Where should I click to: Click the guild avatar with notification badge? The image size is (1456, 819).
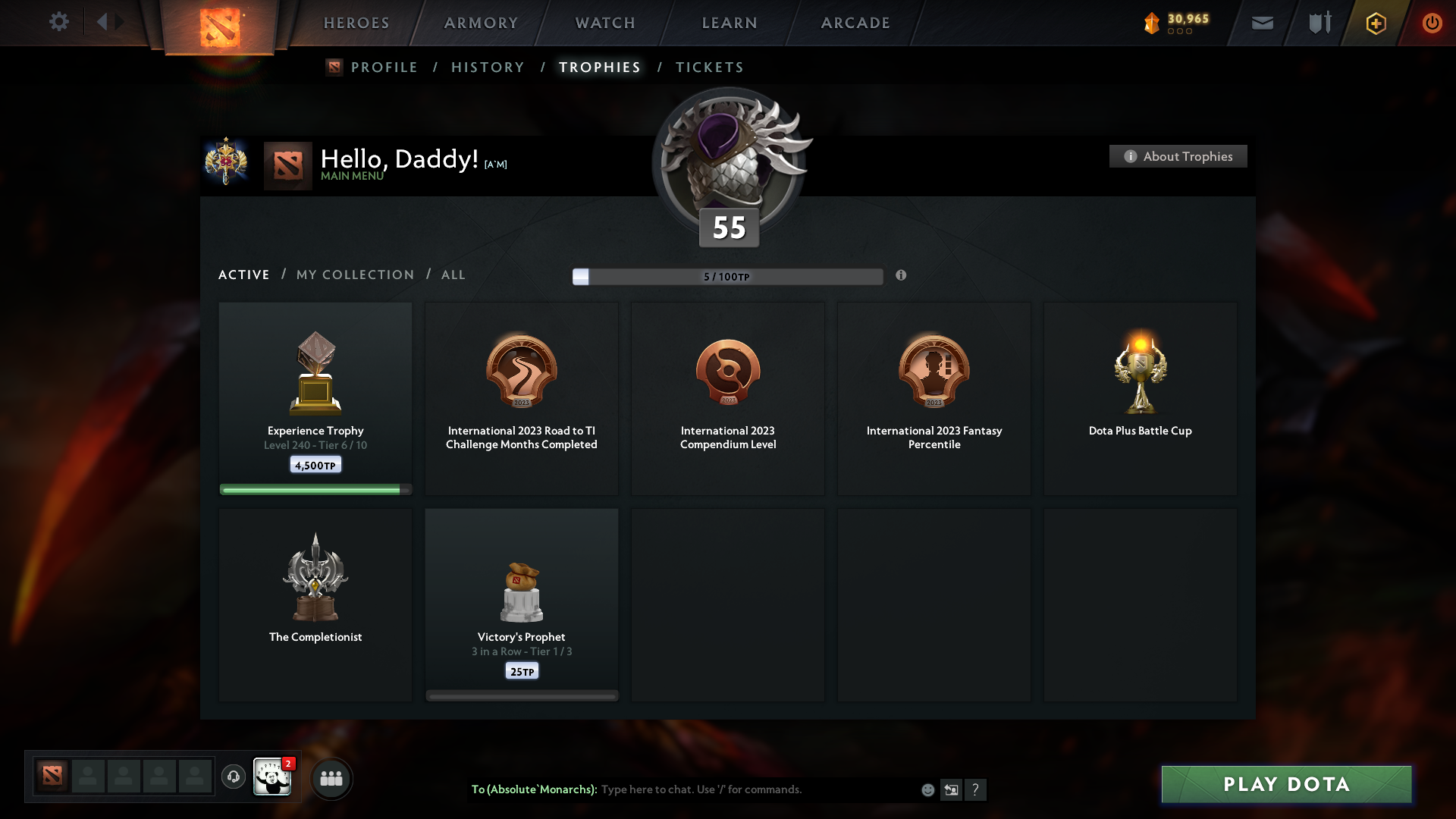pos(273,778)
